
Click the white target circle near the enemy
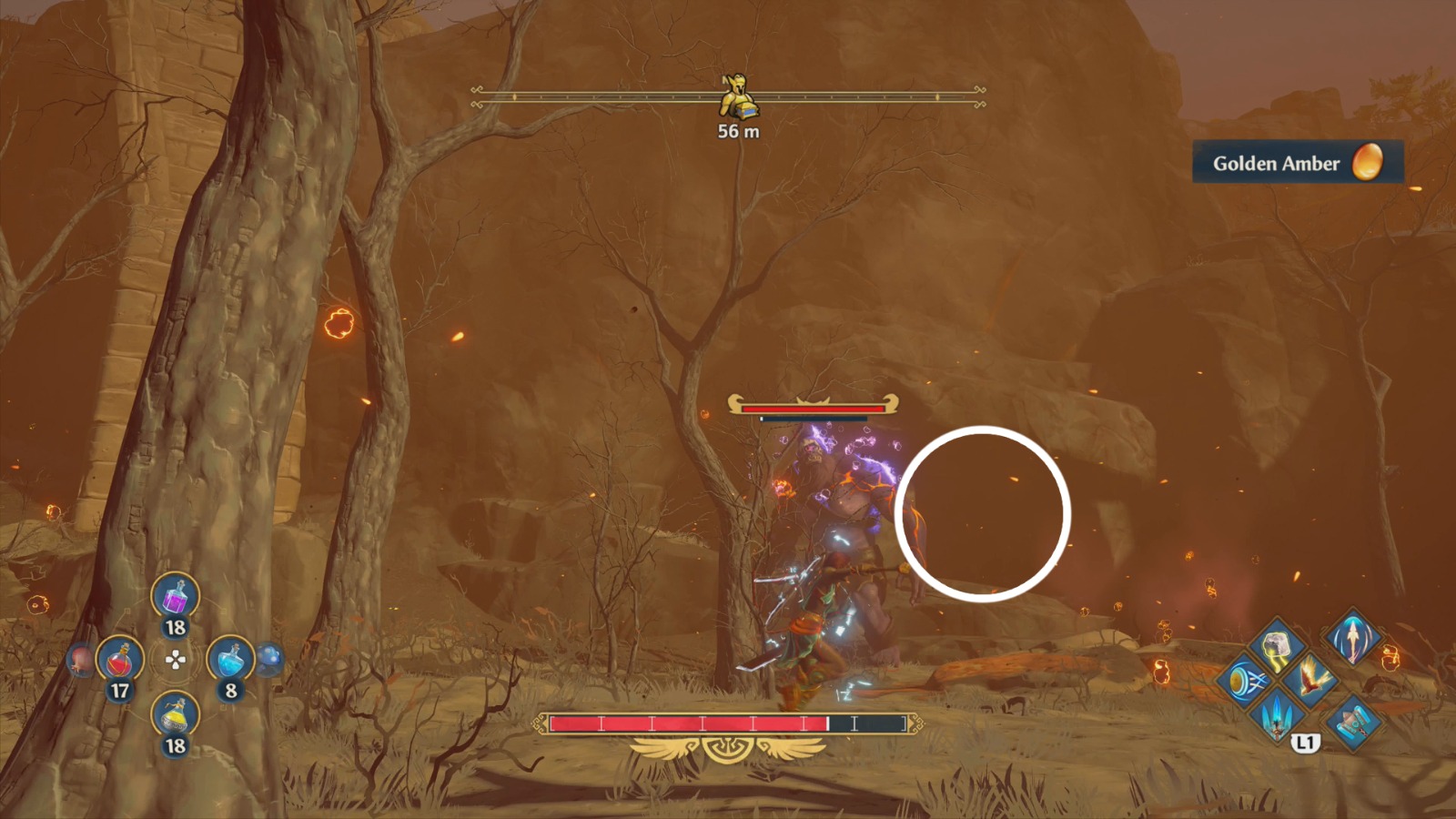click(x=983, y=514)
